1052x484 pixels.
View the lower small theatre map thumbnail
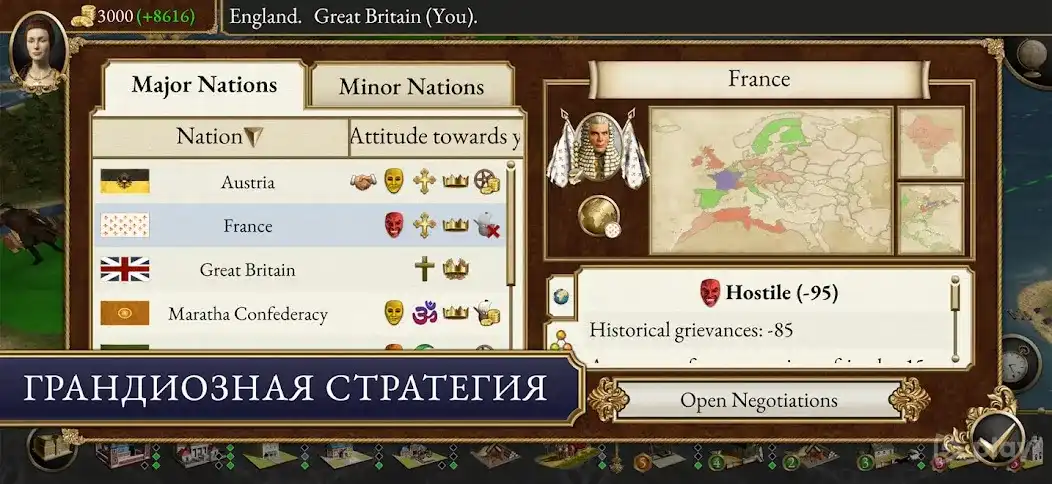[930, 217]
